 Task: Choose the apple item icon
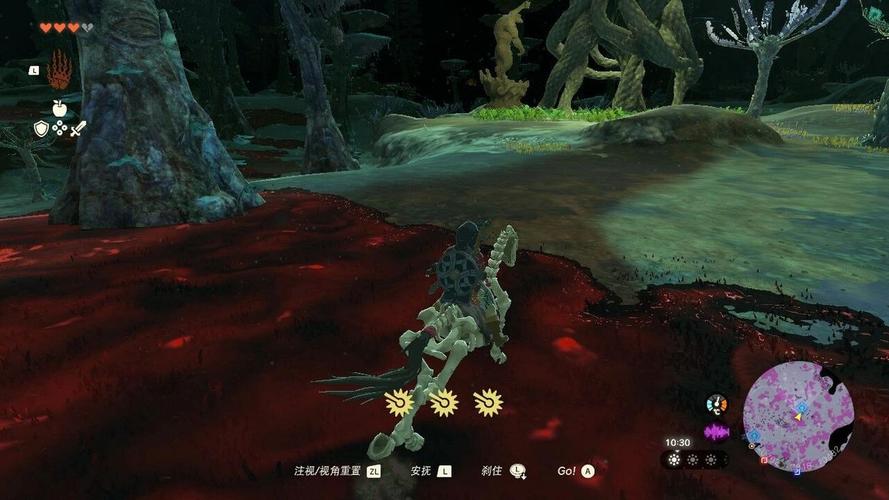pyautogui.click(x=60, y=107)
